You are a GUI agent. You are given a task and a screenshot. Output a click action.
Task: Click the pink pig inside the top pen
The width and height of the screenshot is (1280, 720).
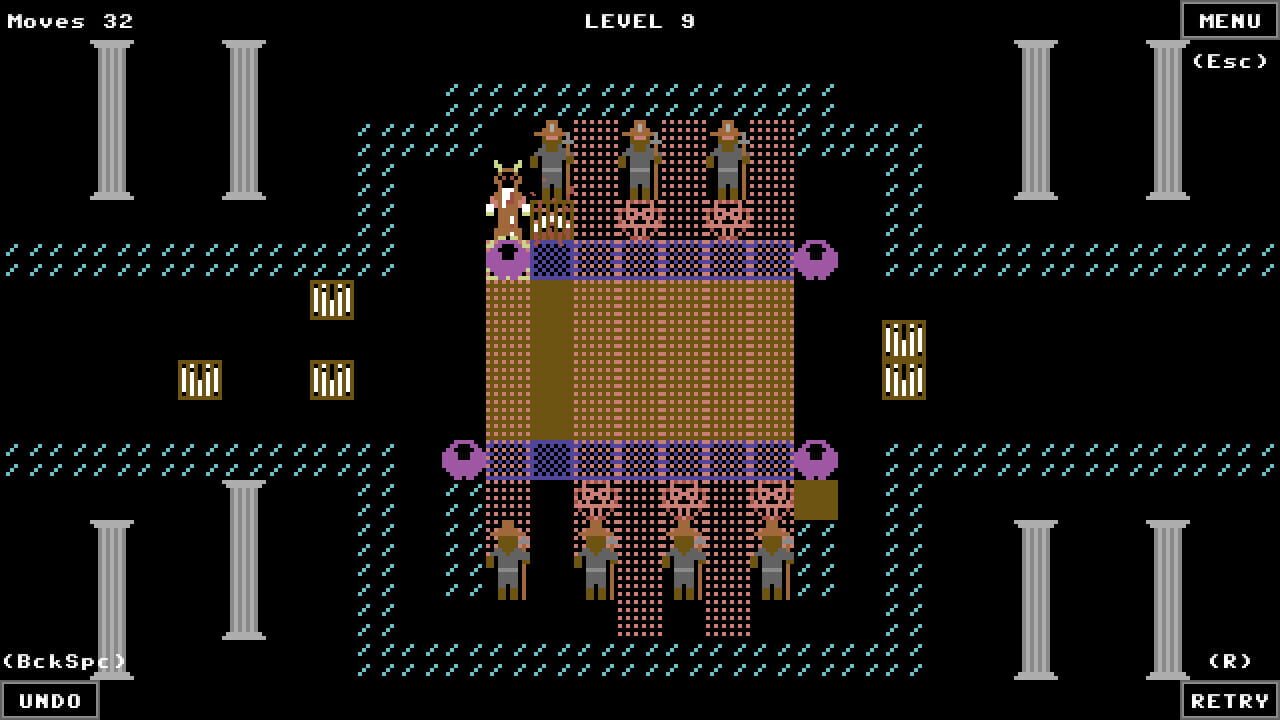(x=640, y=218)
